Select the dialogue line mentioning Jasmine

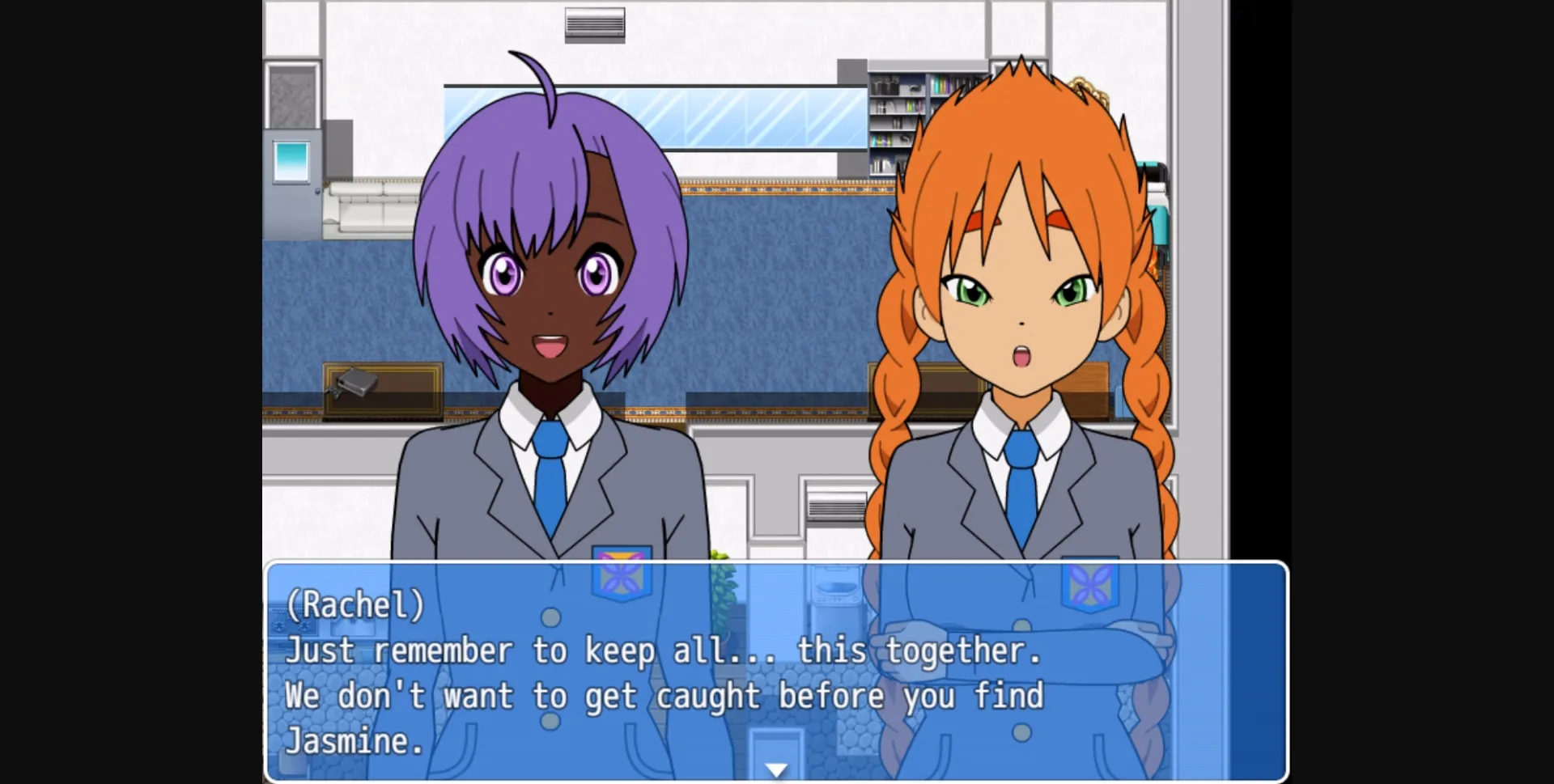point(356,740)
